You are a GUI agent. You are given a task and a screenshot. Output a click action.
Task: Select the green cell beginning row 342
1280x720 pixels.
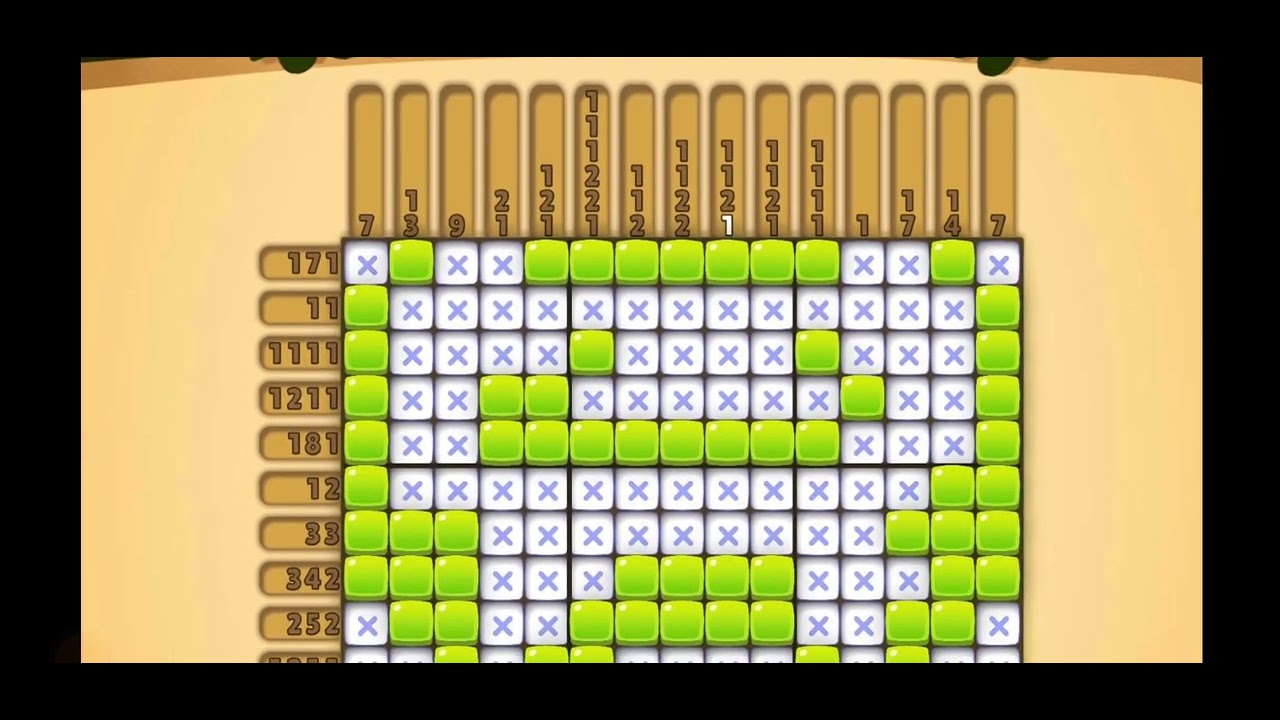(368, 578)
